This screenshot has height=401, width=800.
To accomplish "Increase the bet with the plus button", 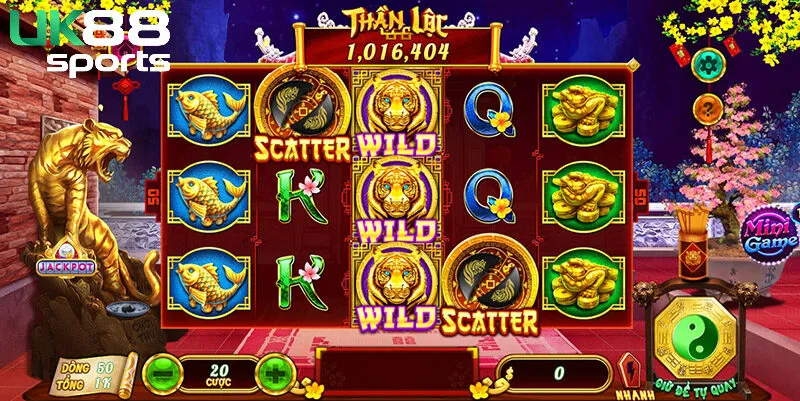I will pos(274,373).
